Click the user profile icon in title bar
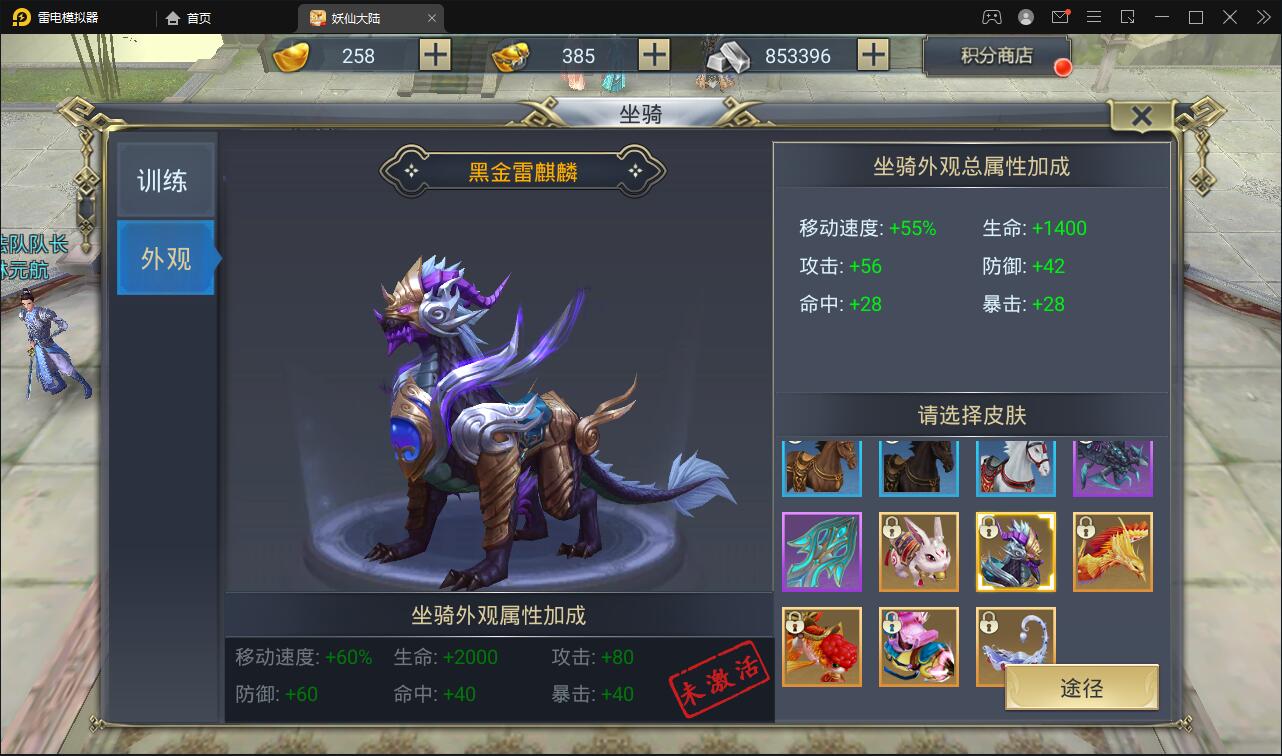This screenshot has width=1282, height=756. click(1026, 16)
